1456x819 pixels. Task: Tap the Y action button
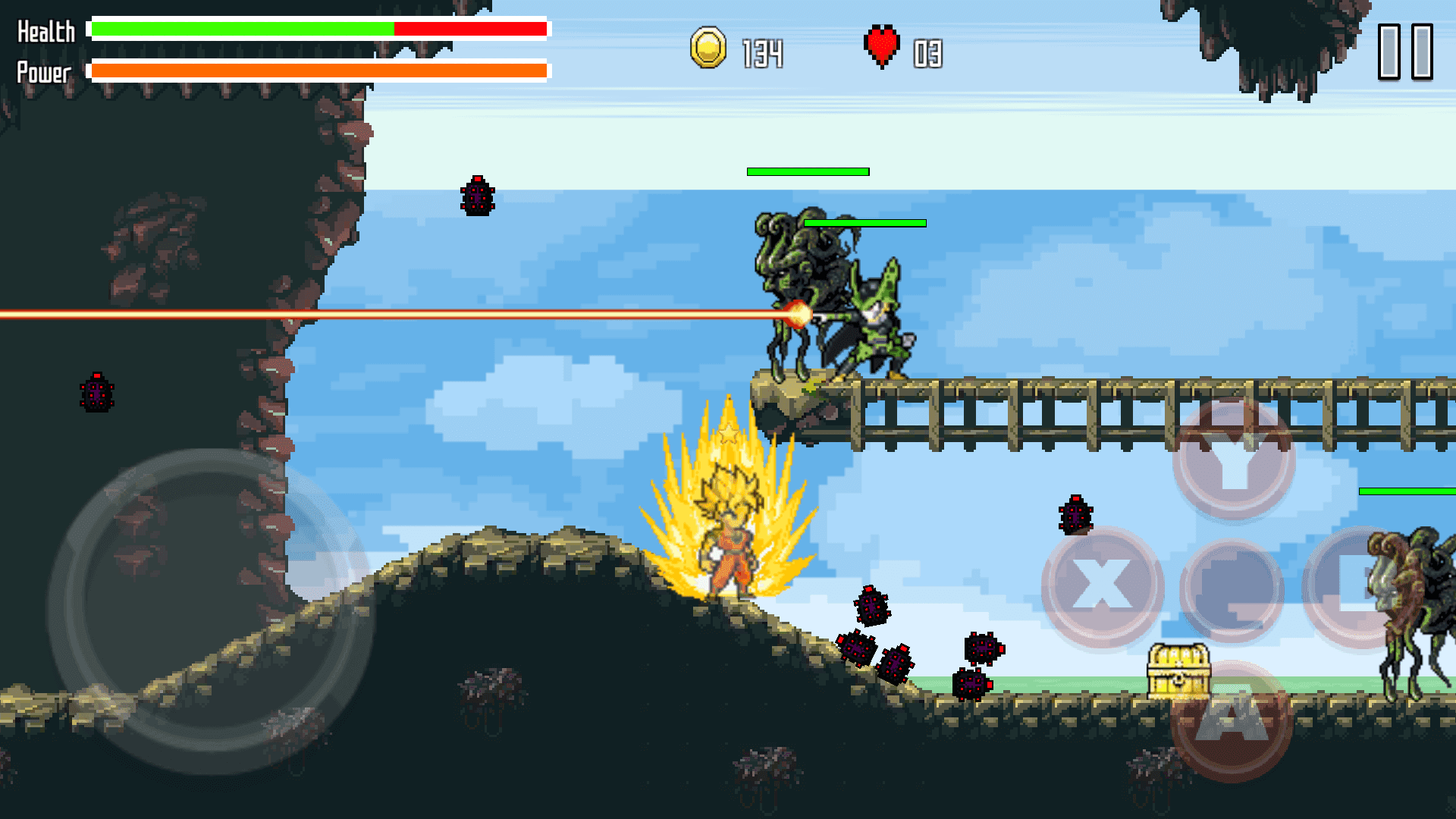[x=1234, y=460]
